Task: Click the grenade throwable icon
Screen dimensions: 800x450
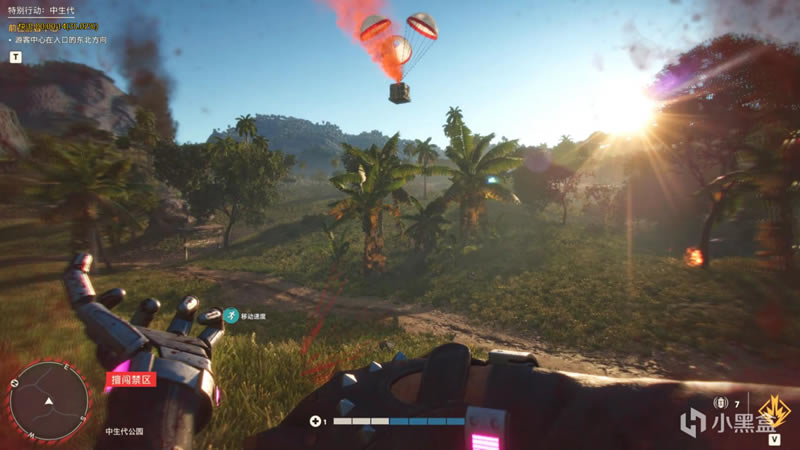Action: (x=720, y=403)
